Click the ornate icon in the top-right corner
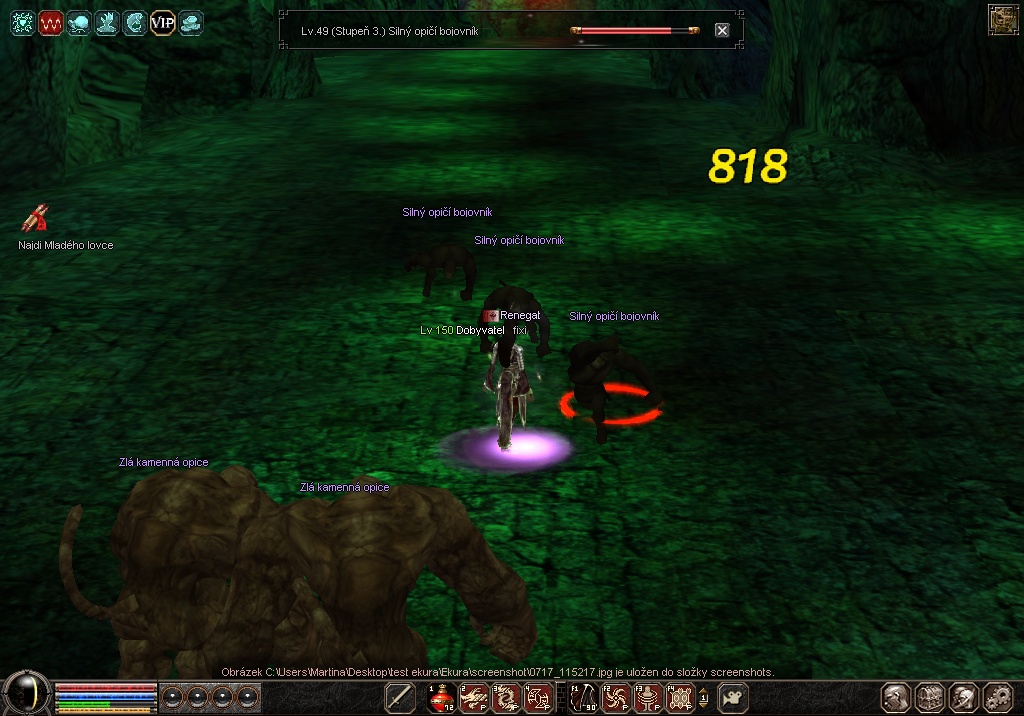Viewport: 1024px width, 716px height. pyautogui.click(x=1002, y=19)
